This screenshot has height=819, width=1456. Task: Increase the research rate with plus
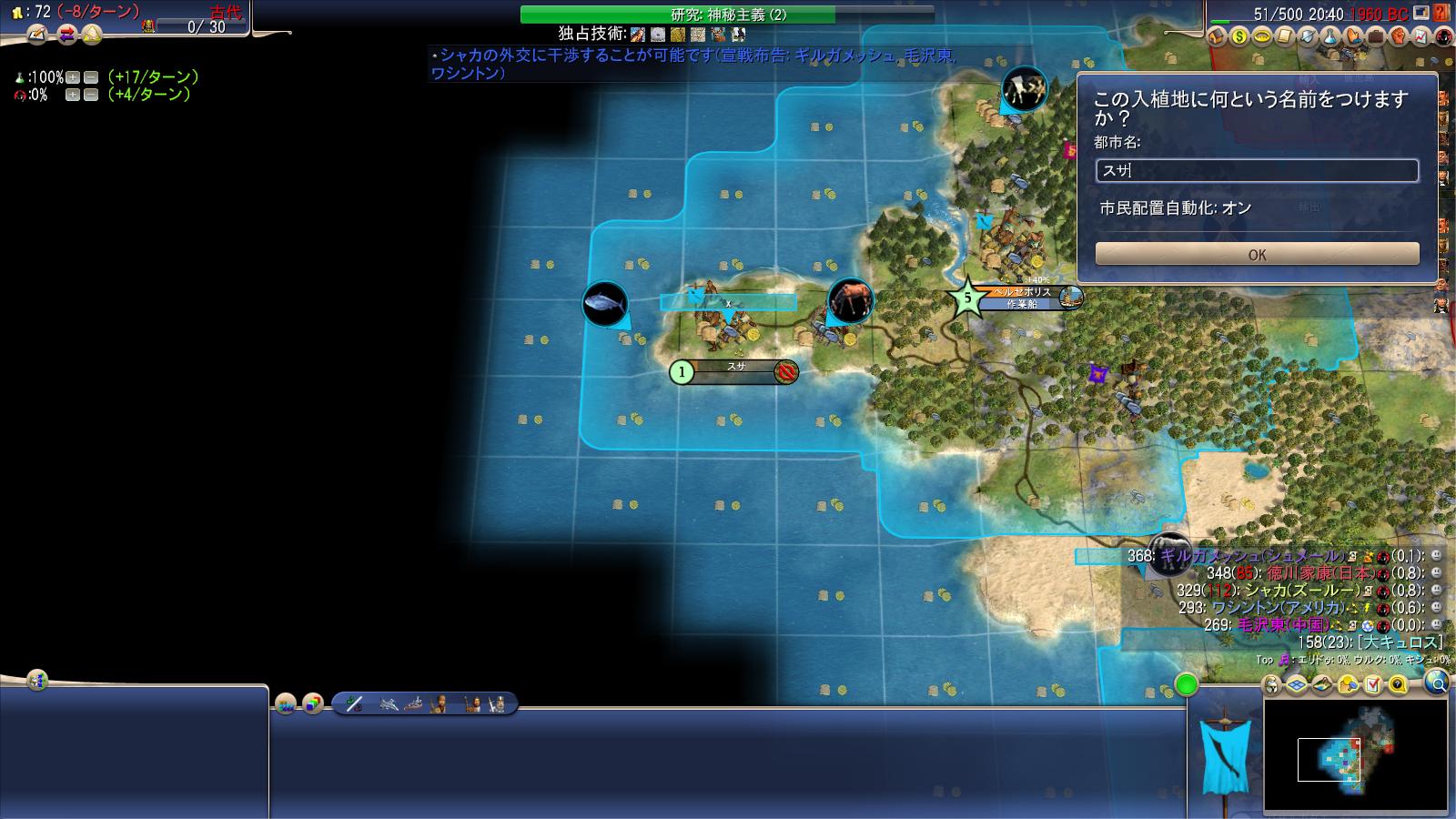(72, 77)
